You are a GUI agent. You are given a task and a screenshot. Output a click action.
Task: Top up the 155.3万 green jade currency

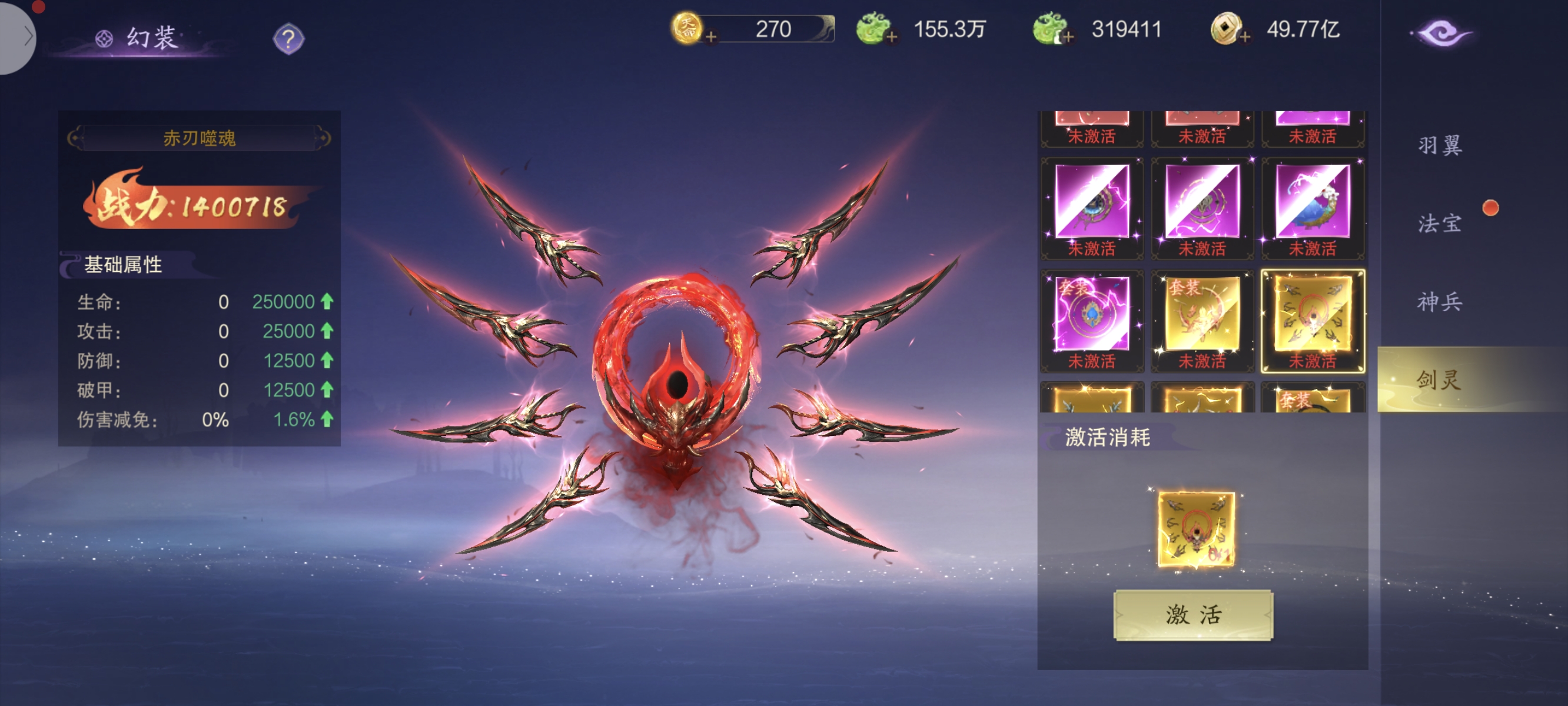pyautogui.click(x=892, y=38)
